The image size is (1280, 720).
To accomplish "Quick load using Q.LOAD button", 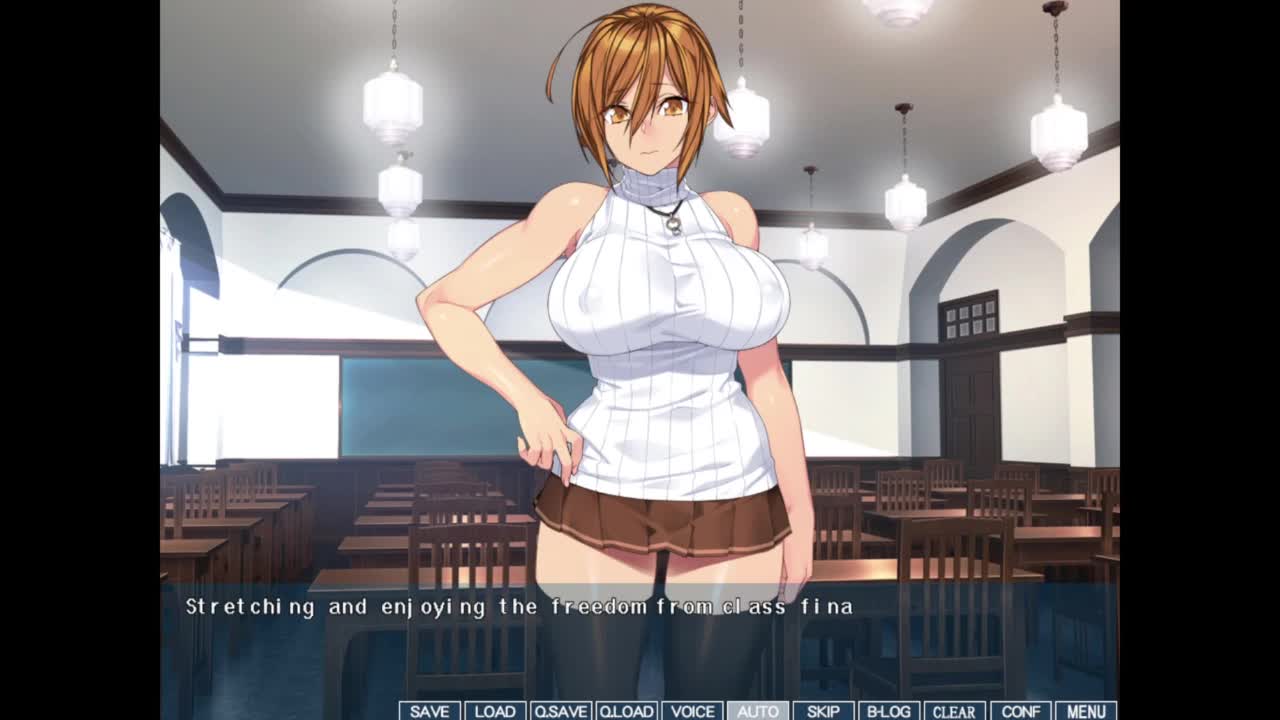I will tap(626, 711).
